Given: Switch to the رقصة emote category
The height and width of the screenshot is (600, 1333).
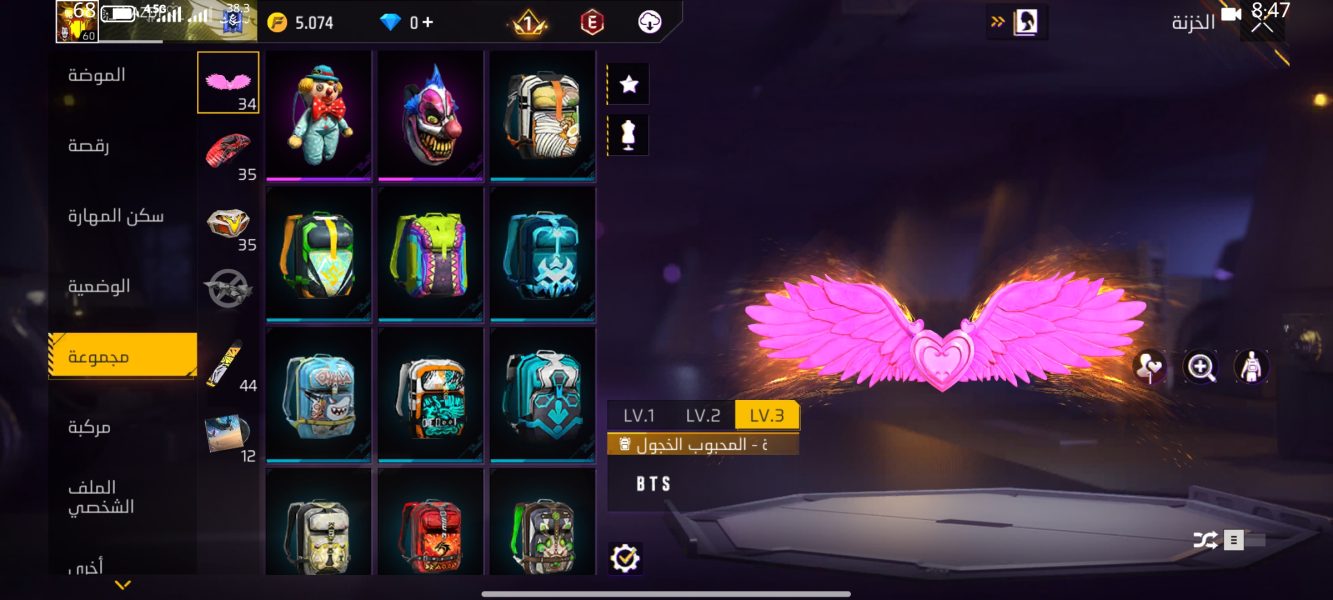Looking at the screenshot, I should pos(89,146).
